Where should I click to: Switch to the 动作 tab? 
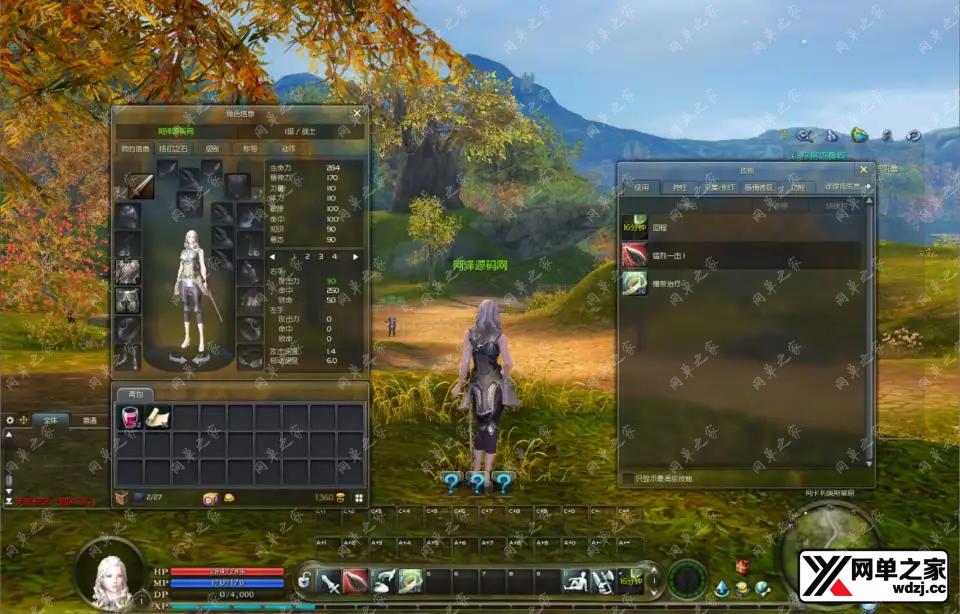(288, 148)
